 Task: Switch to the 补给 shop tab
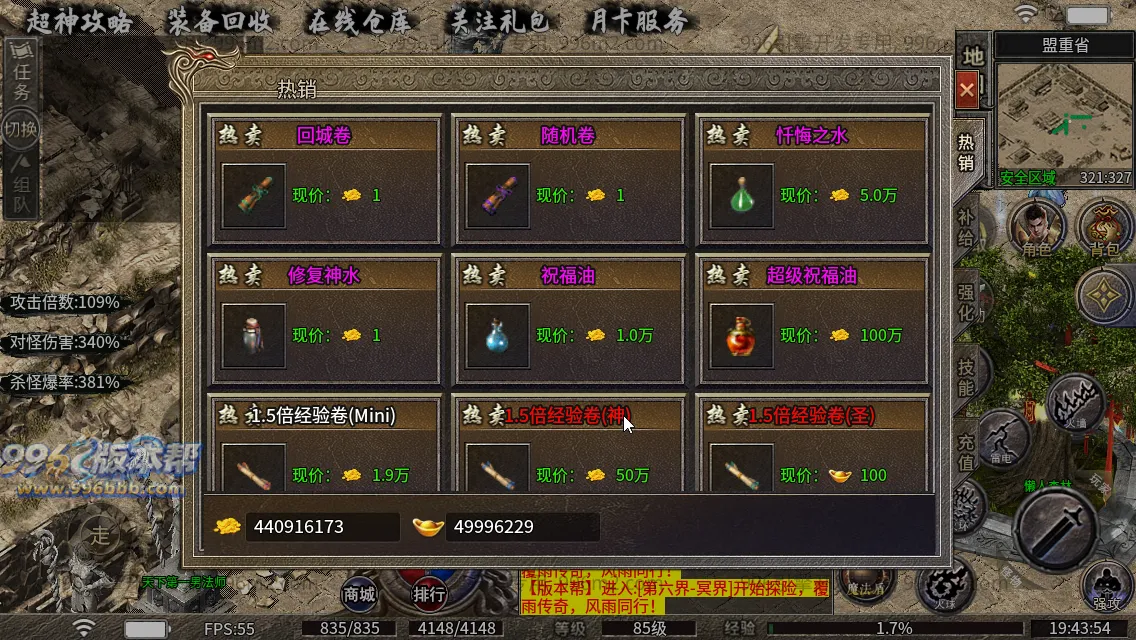[966, 229]
